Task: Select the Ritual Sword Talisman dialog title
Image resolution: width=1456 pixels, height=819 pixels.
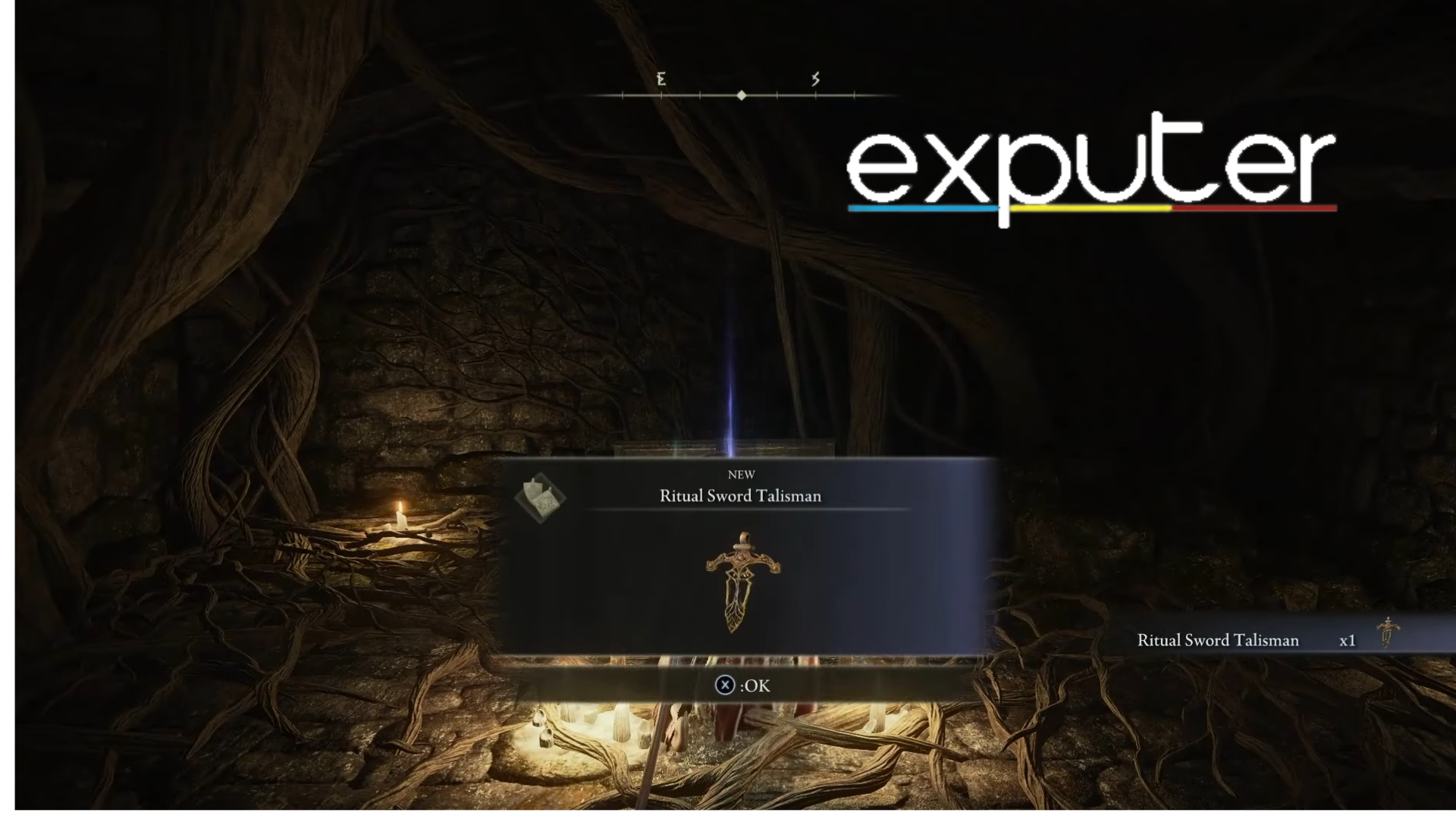Action: tap(741, 496)
